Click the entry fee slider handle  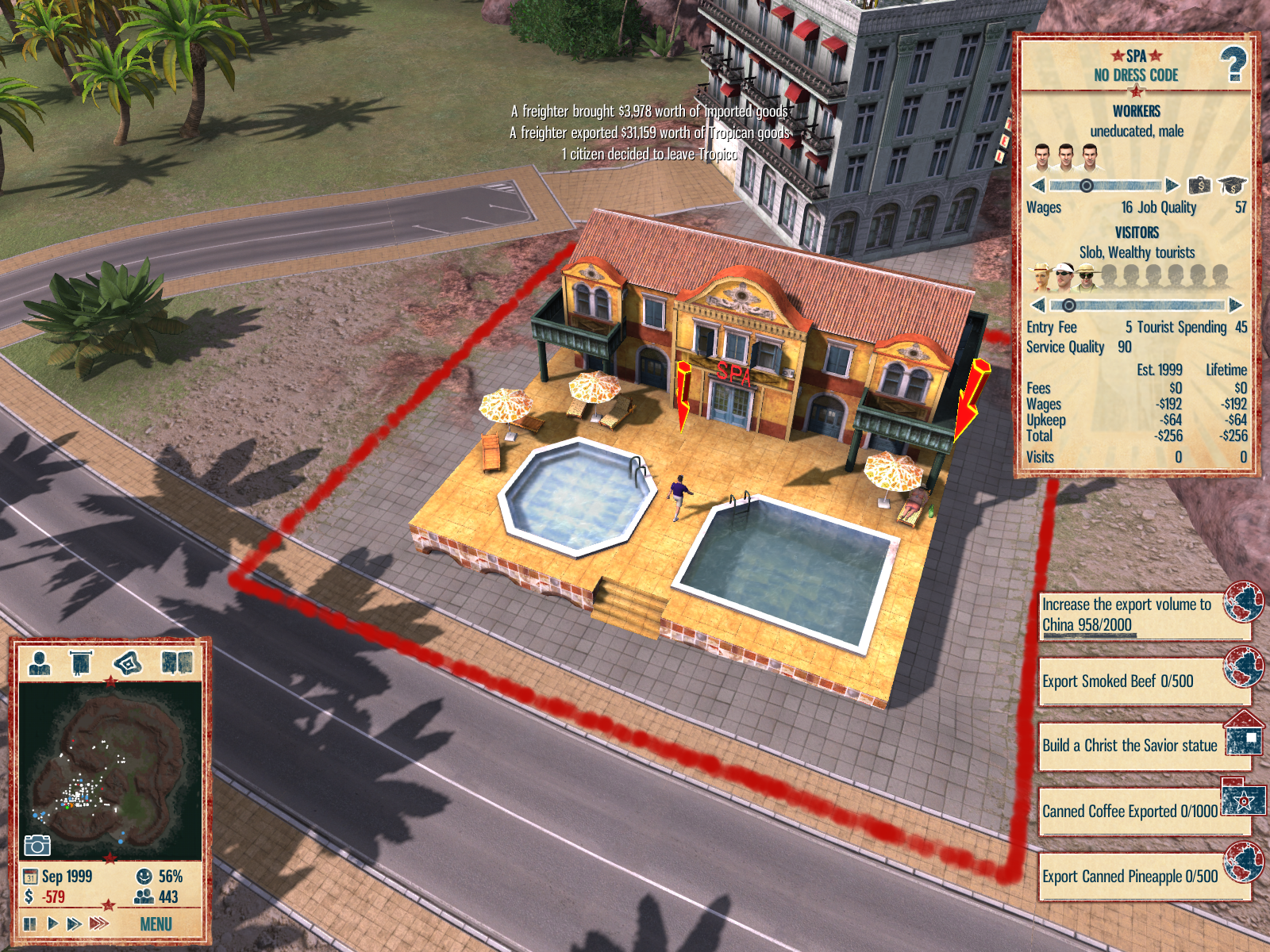1069,305
